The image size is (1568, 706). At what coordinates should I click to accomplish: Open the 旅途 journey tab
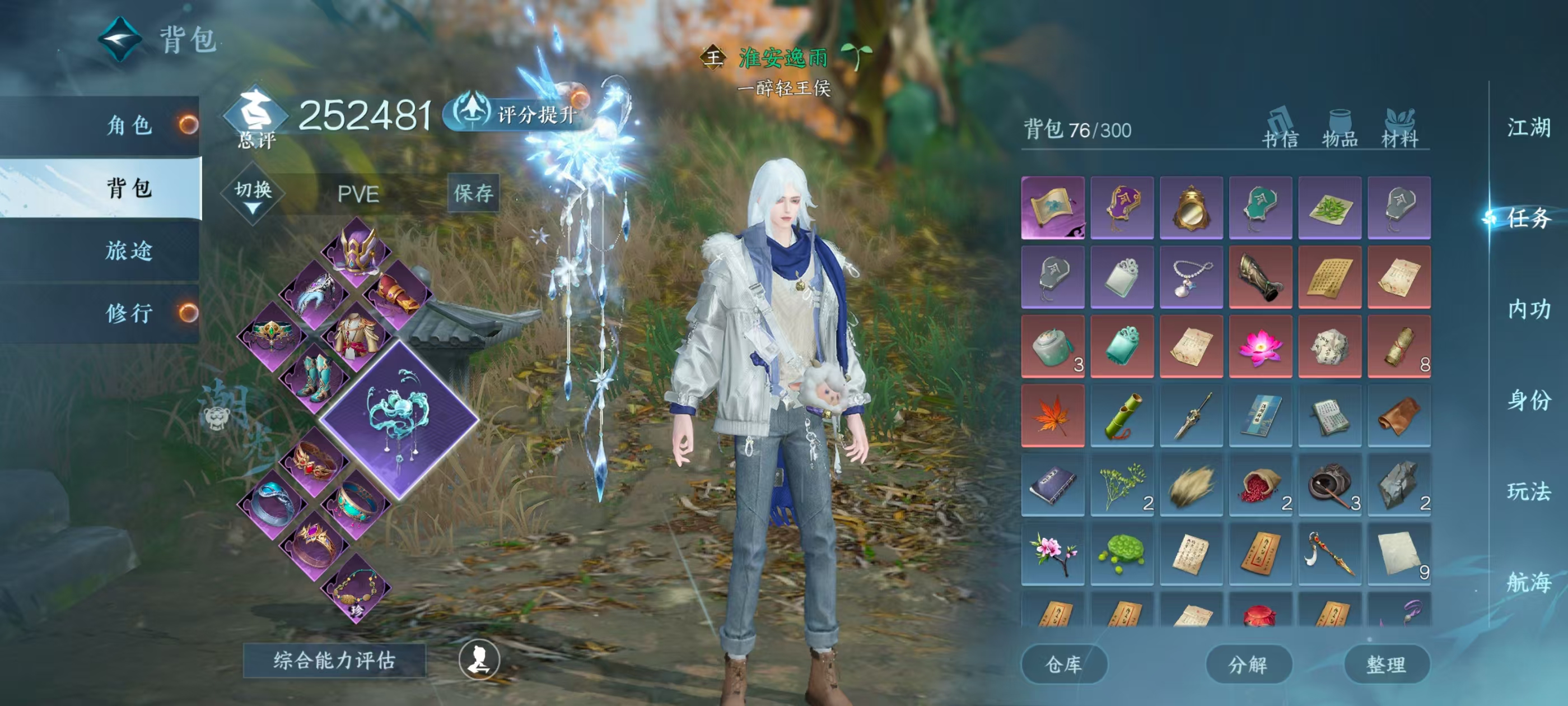pos(129,250)
